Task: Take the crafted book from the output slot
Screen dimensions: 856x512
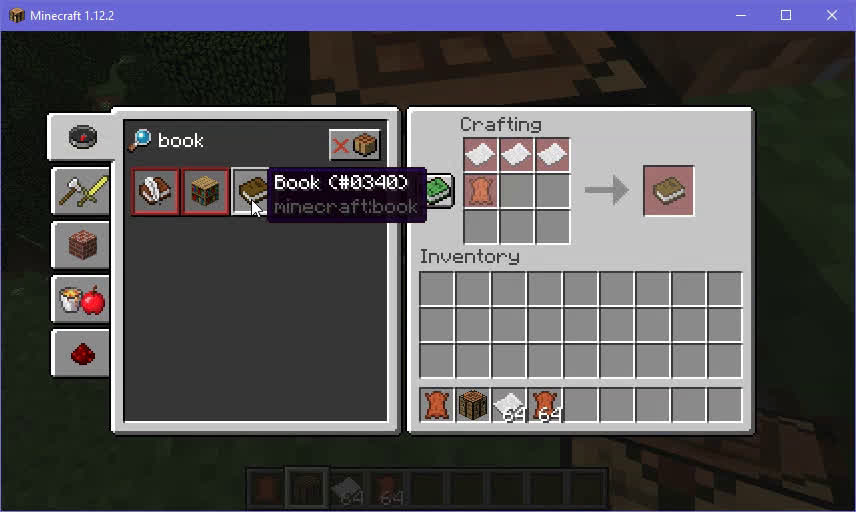Action: (669, 191)
